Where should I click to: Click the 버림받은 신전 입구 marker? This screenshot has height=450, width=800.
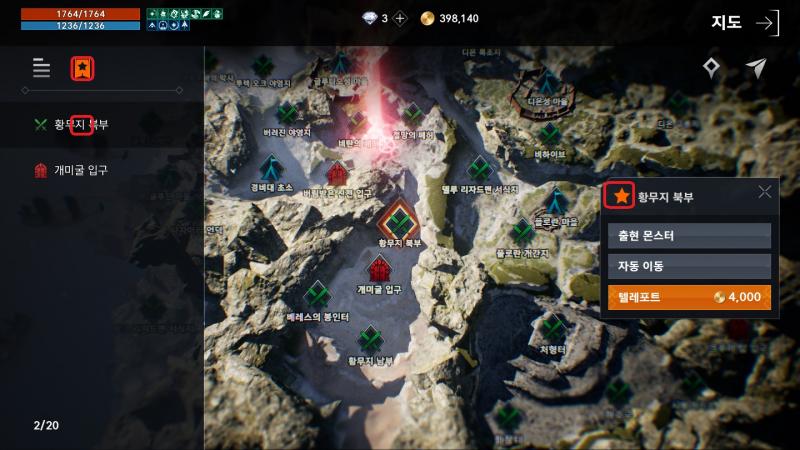point(337,174)
